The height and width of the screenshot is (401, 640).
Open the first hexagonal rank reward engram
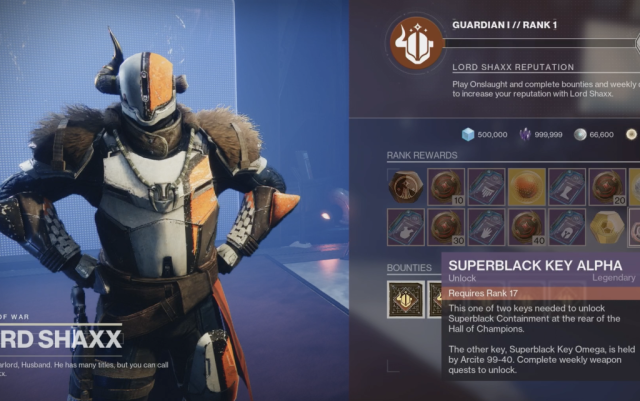pyautogui.click(x=405, y=186)
